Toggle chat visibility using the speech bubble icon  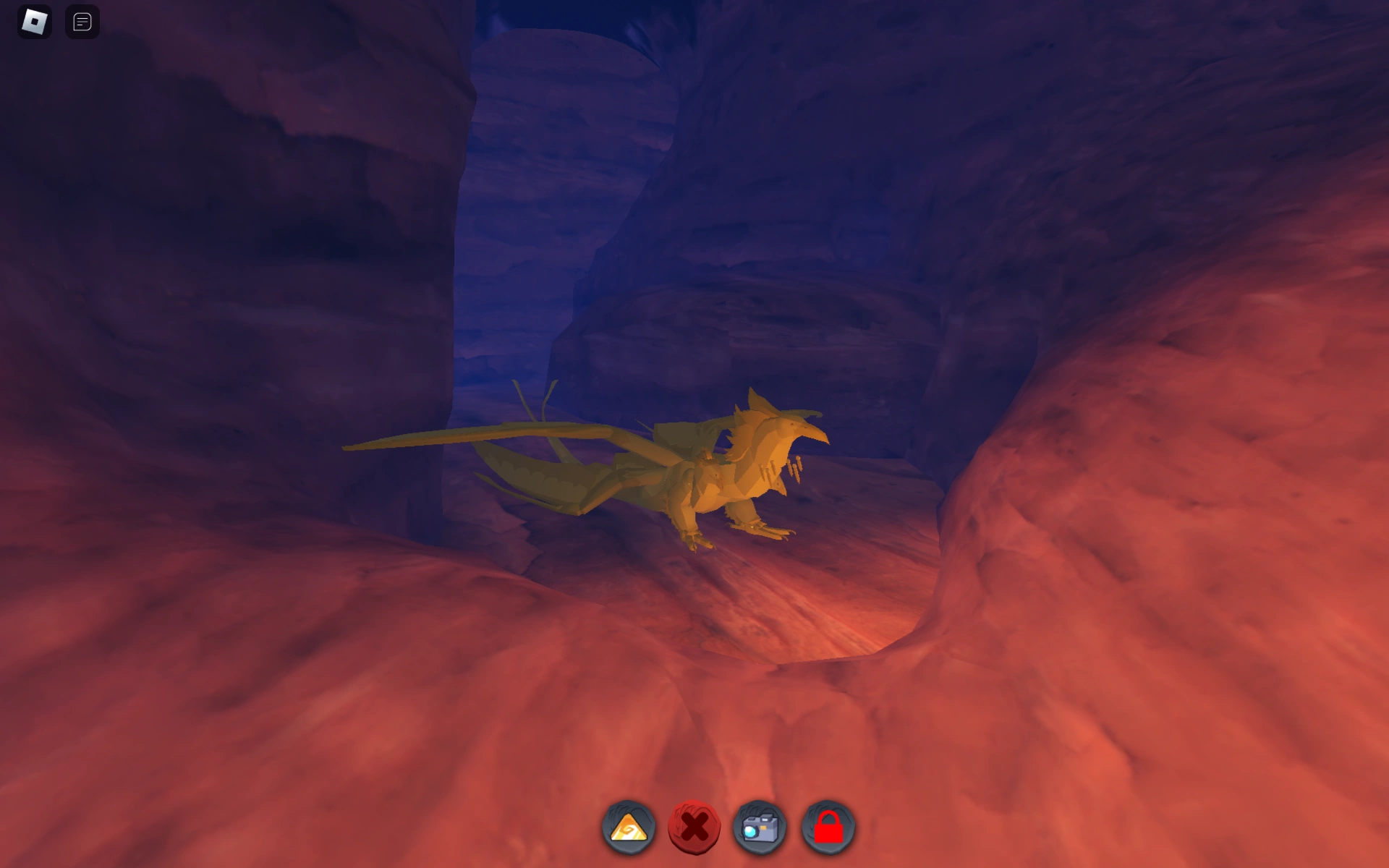pos(82,22)
